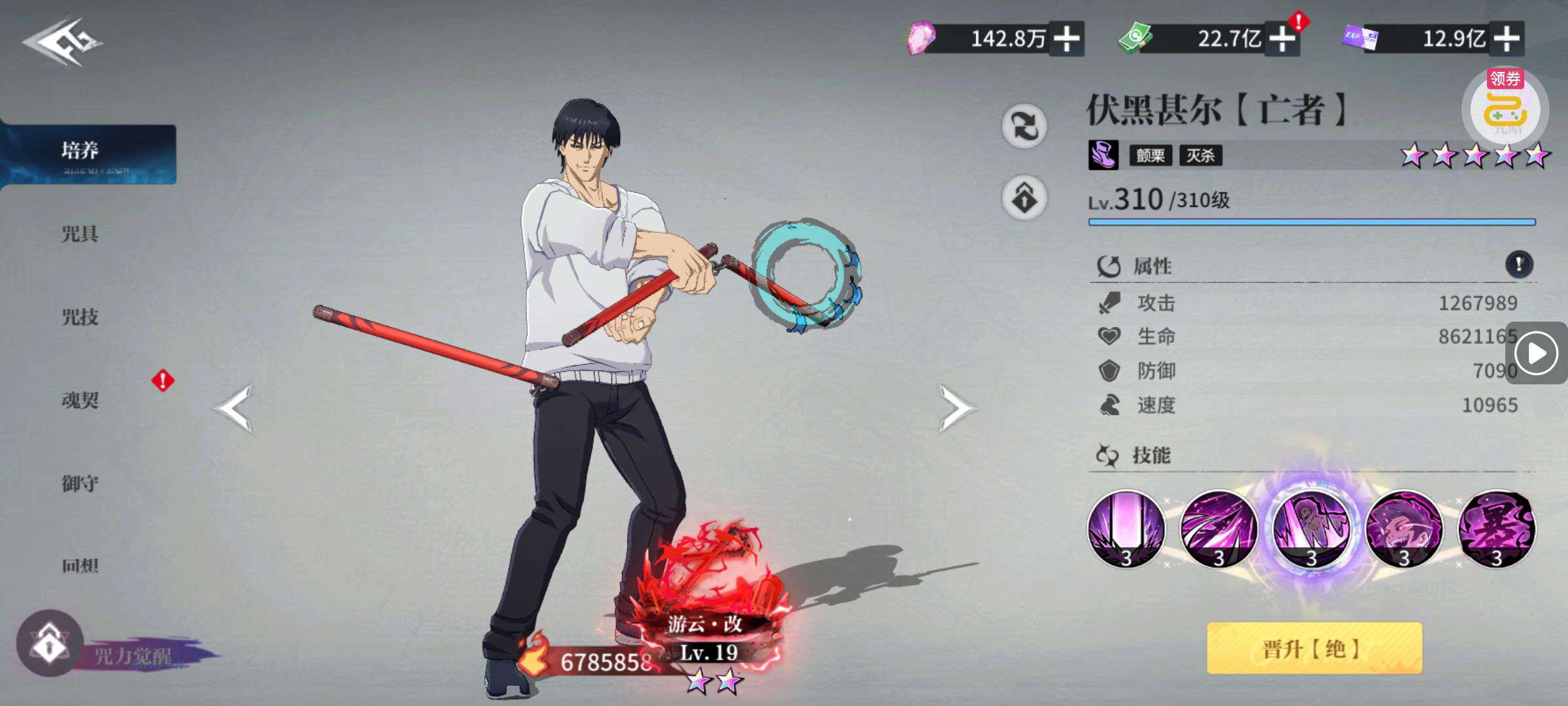Add more pink gems with plus button
This screenshot has width=1568, height=706.
[x=1066, y=39]
